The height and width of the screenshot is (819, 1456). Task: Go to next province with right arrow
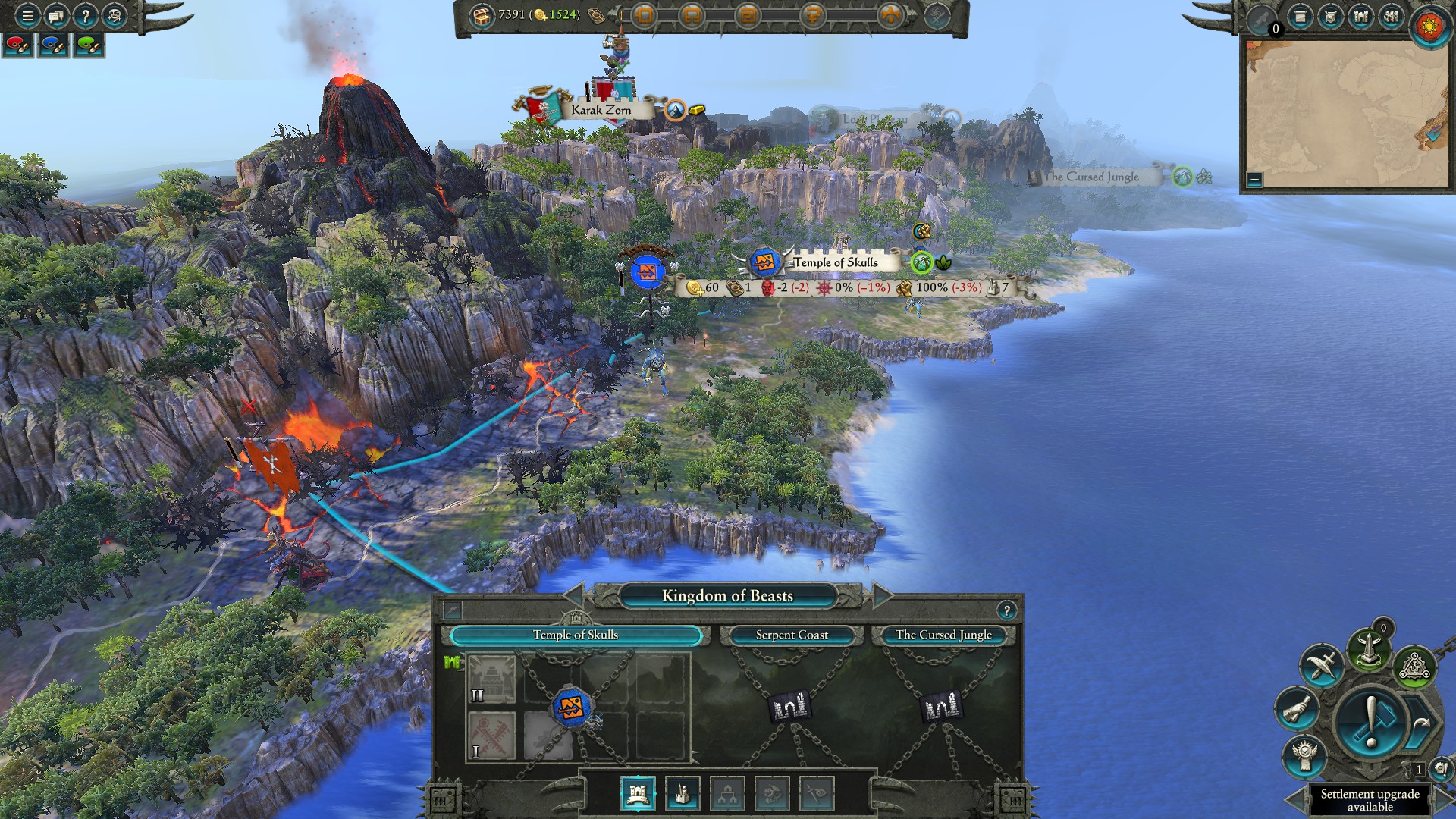coord(881,595)
